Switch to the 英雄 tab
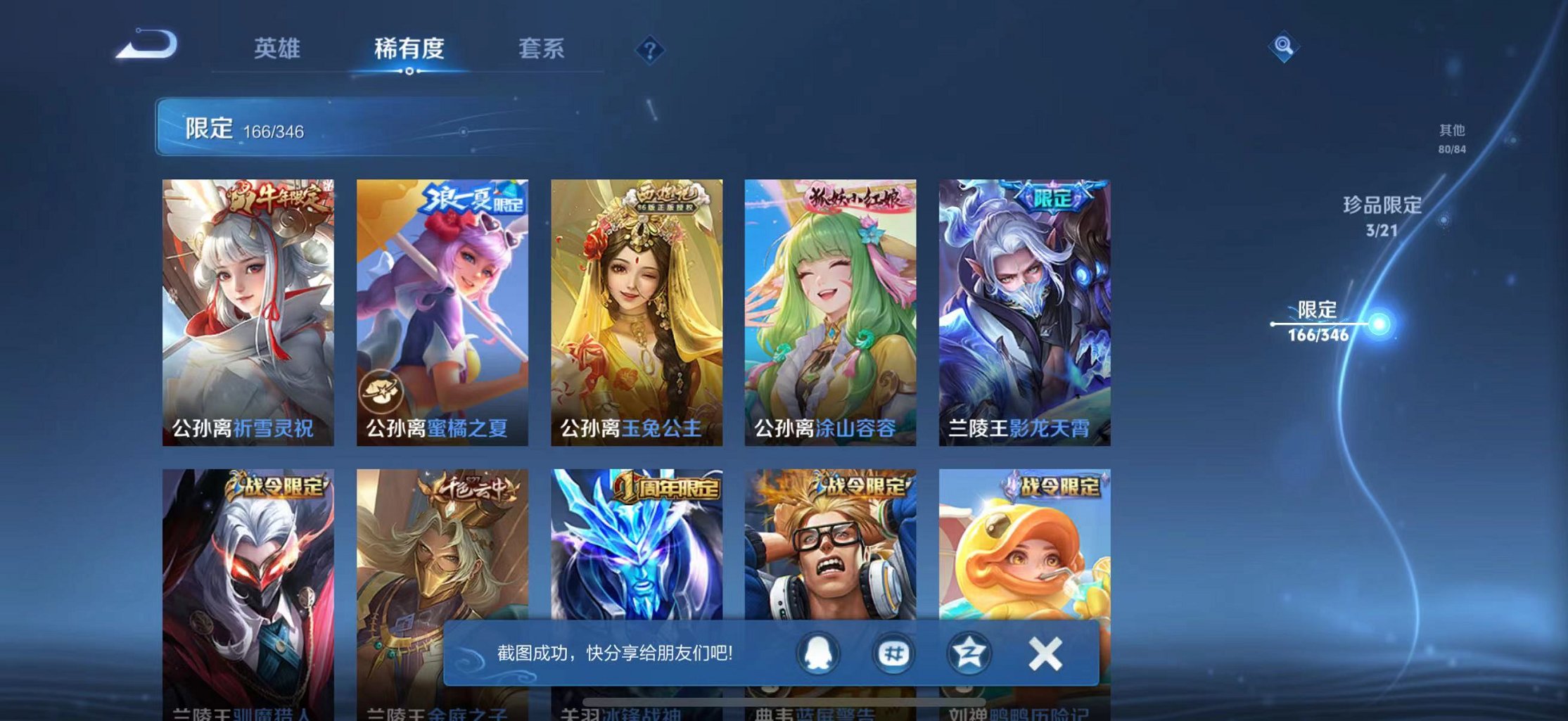 point(279,49)
